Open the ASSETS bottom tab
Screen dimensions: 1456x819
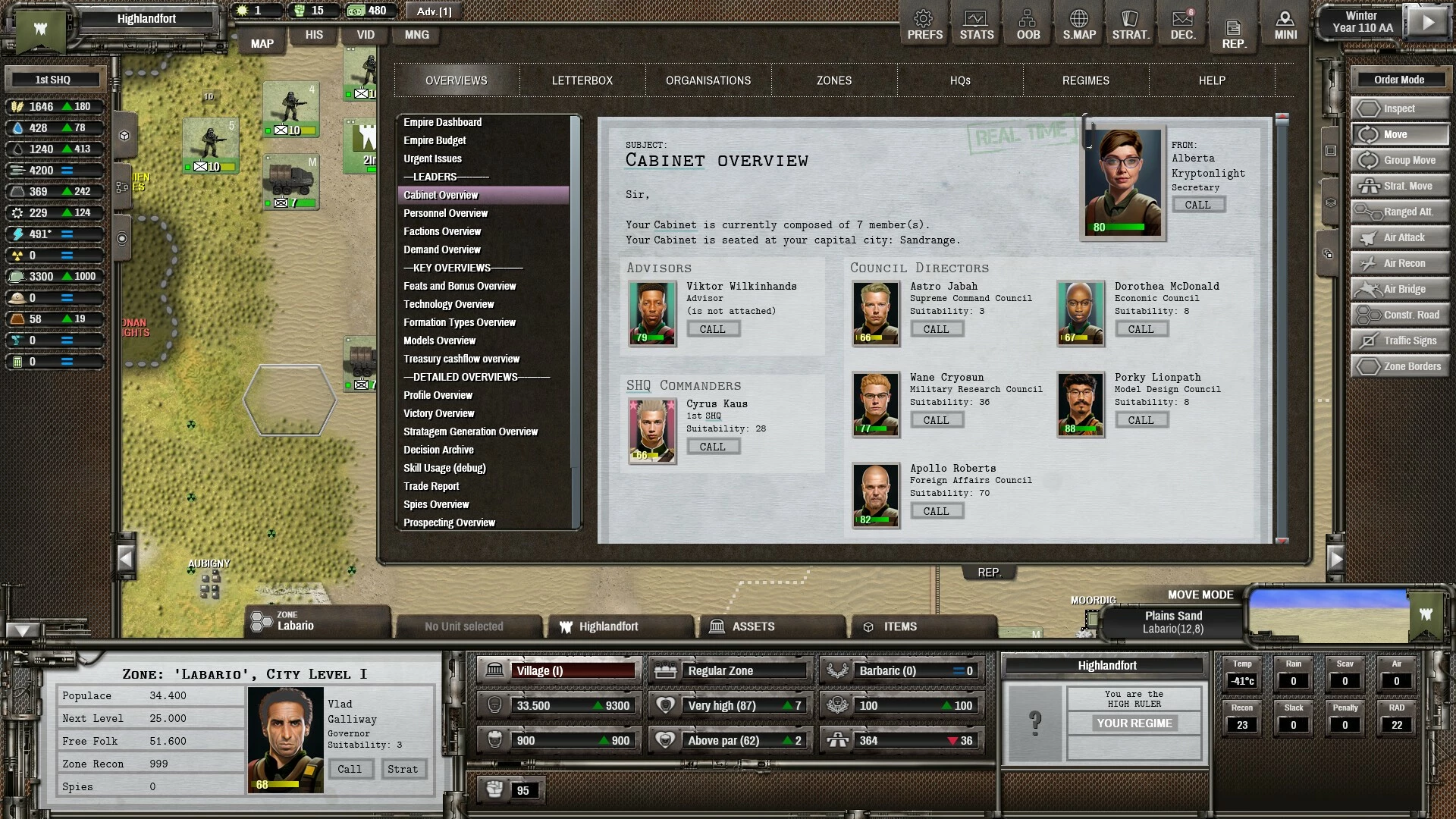(752, 626)
